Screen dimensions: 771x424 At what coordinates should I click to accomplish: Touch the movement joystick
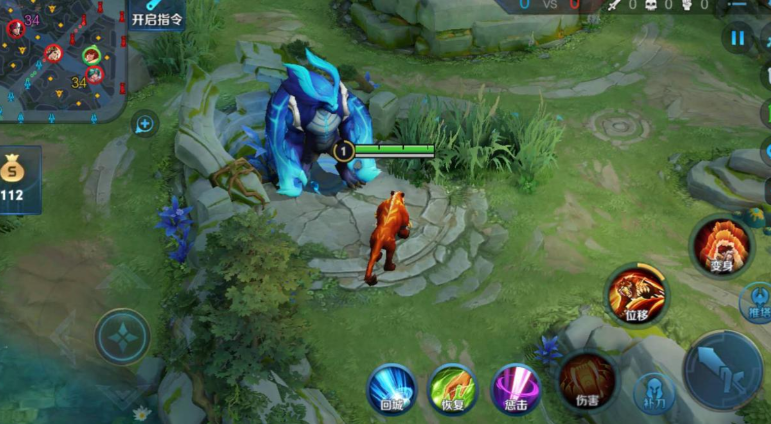(122, 336)
